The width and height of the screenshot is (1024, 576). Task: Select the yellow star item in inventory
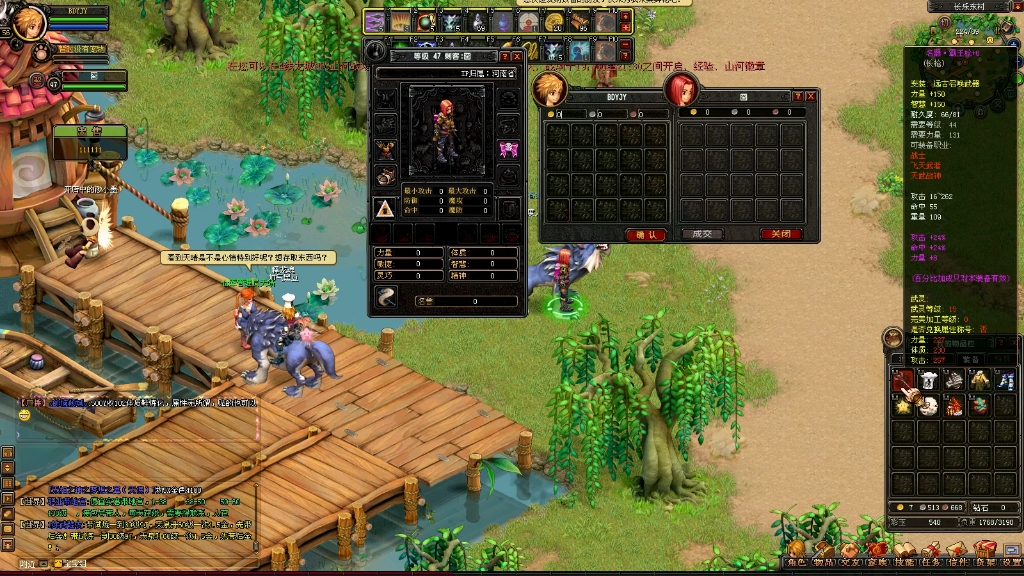click(904, 405)
